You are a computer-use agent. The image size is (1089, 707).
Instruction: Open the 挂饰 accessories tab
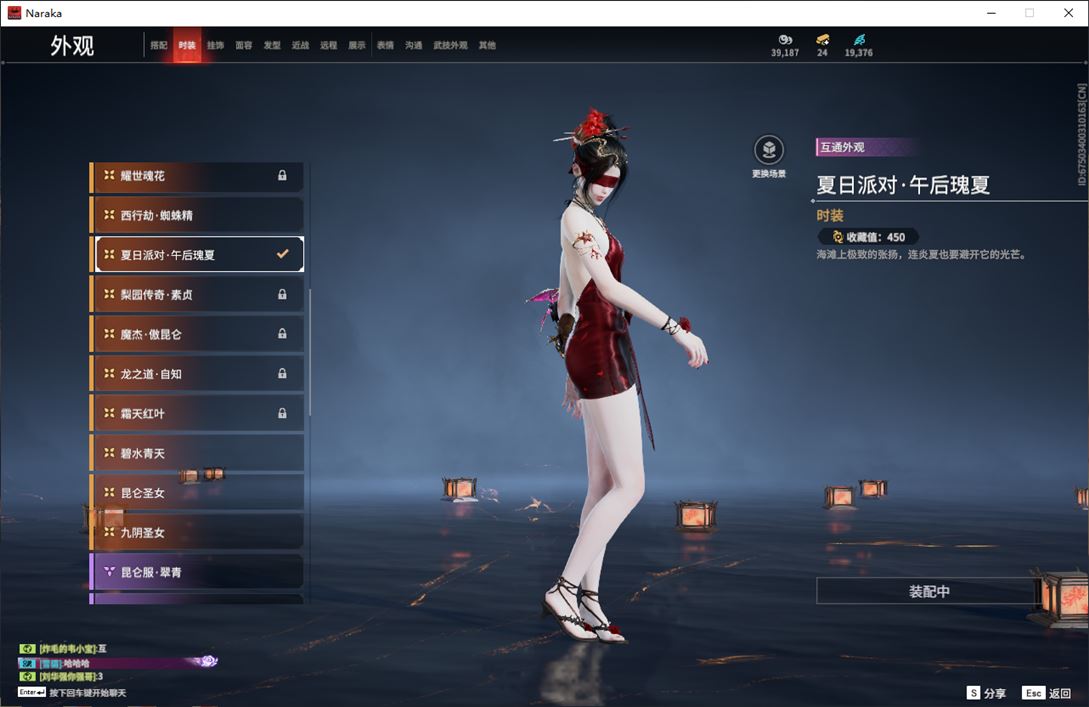point(215,46)
